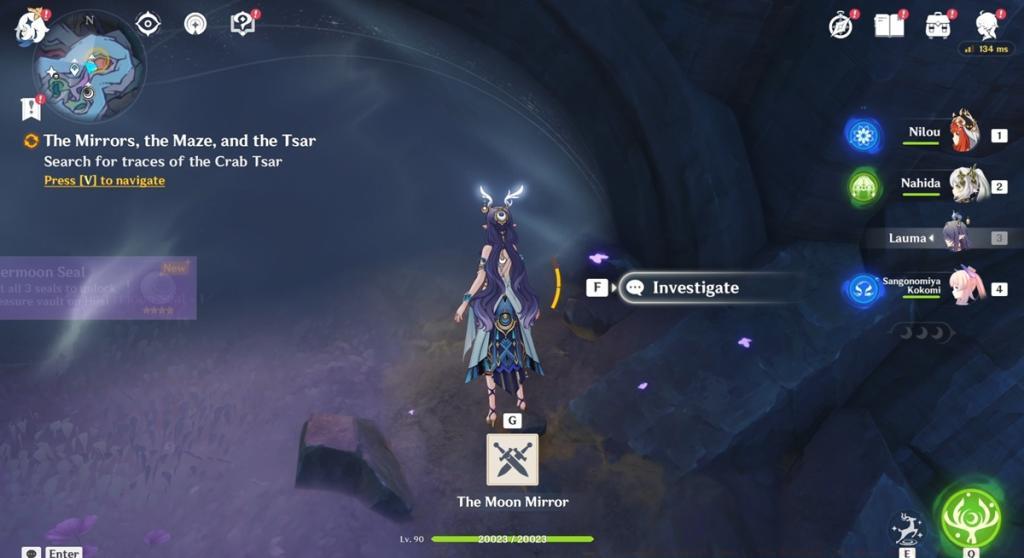Screen dimensions: 1024x558
Task: Open the quest bookmark icon below minimap
Action: (x=30, y=108)
